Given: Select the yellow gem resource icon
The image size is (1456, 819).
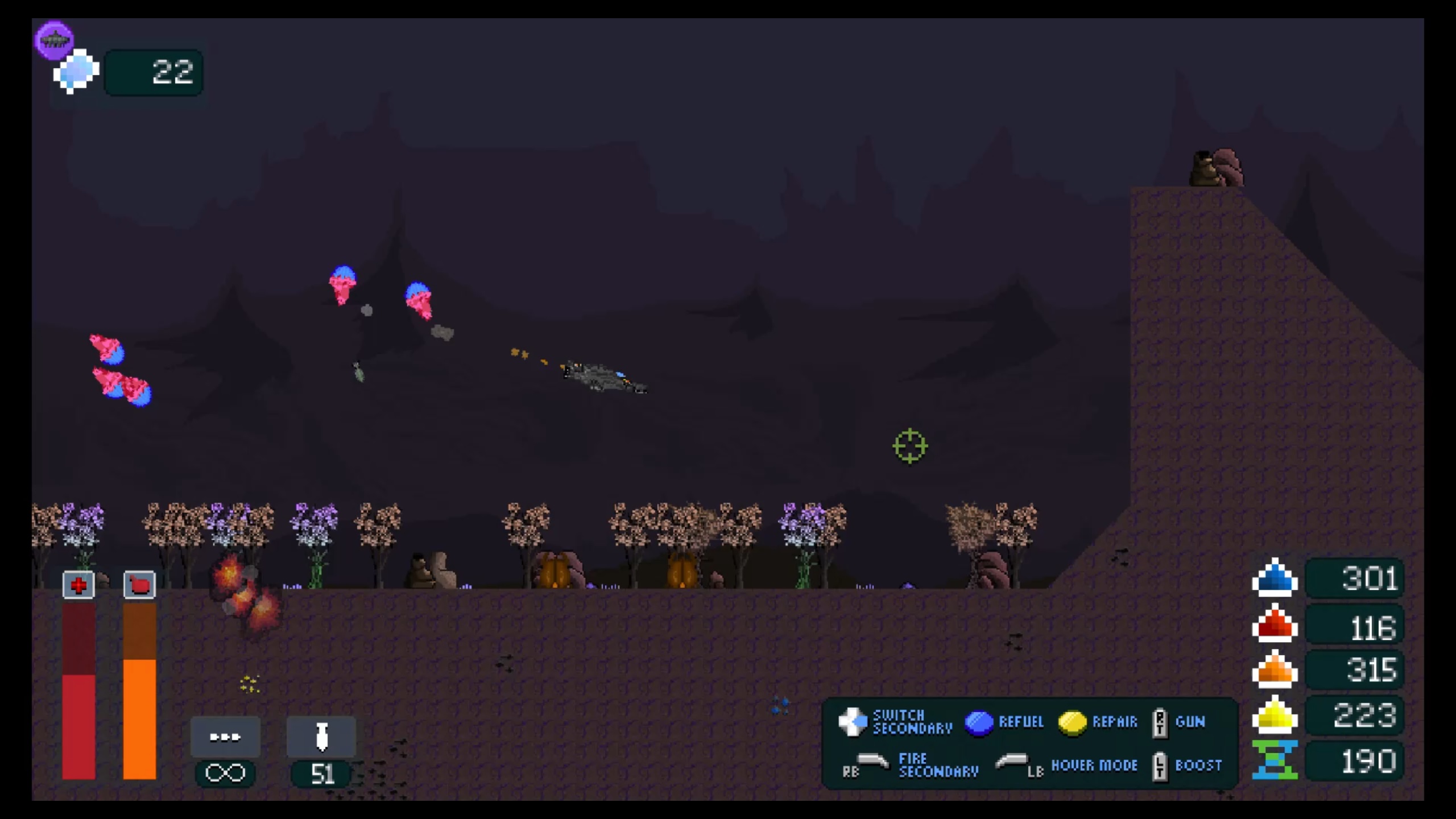Looking at the screenshot, I should (x=1275, y=715).
